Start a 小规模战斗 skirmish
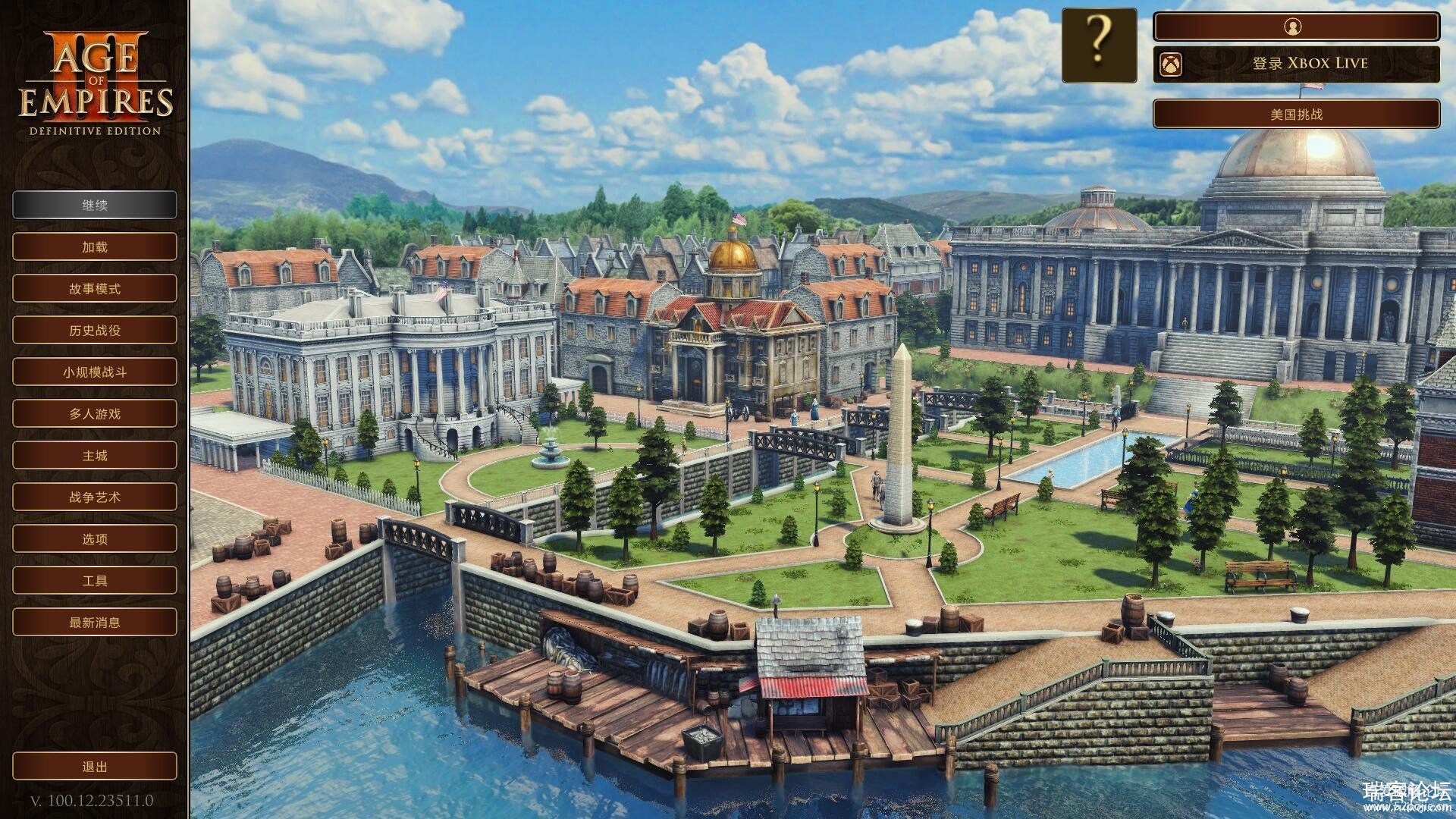This screenshot has height=819, width=1456. coord(95,372)
